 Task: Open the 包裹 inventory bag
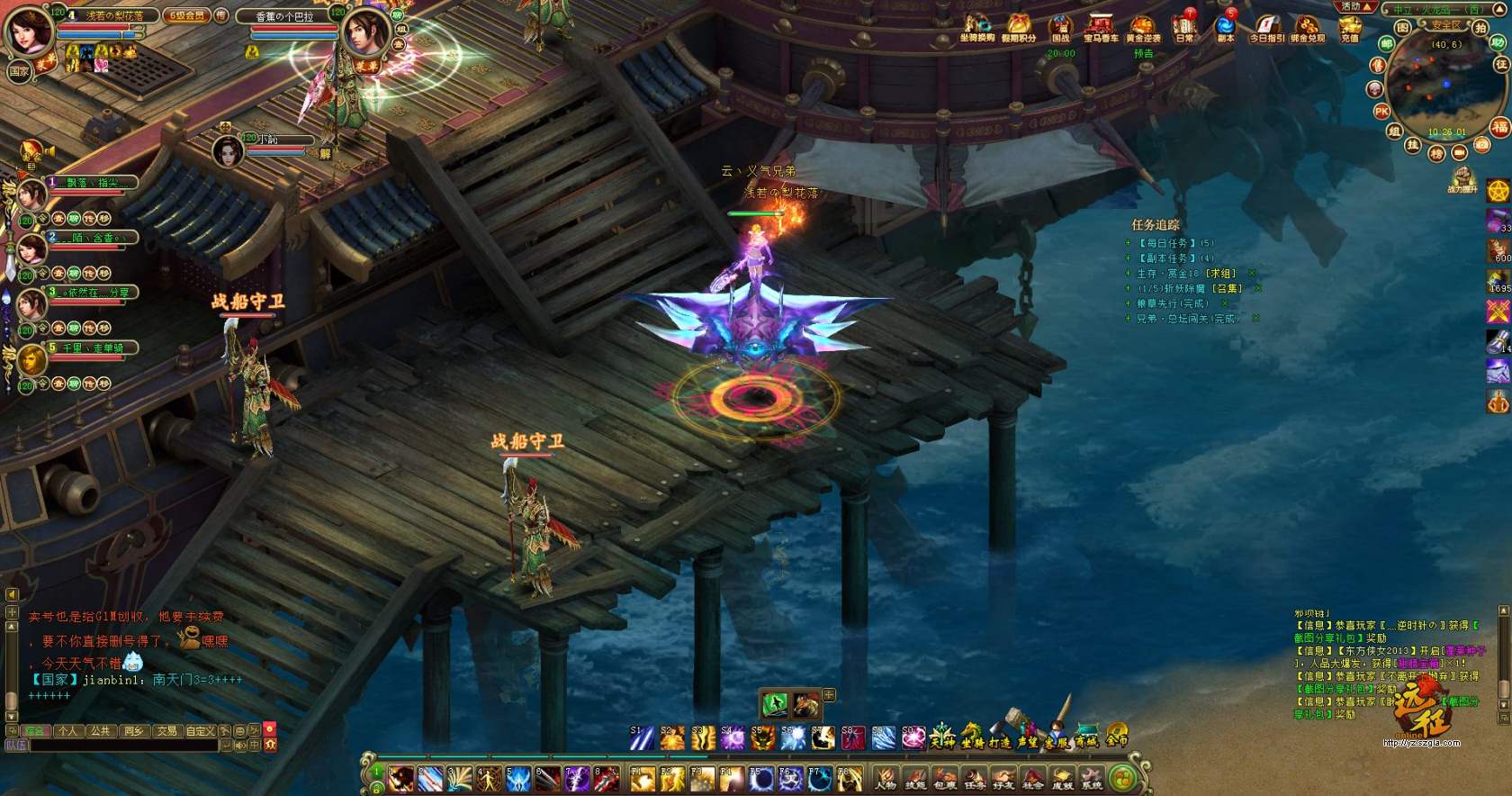coord(945,777)
